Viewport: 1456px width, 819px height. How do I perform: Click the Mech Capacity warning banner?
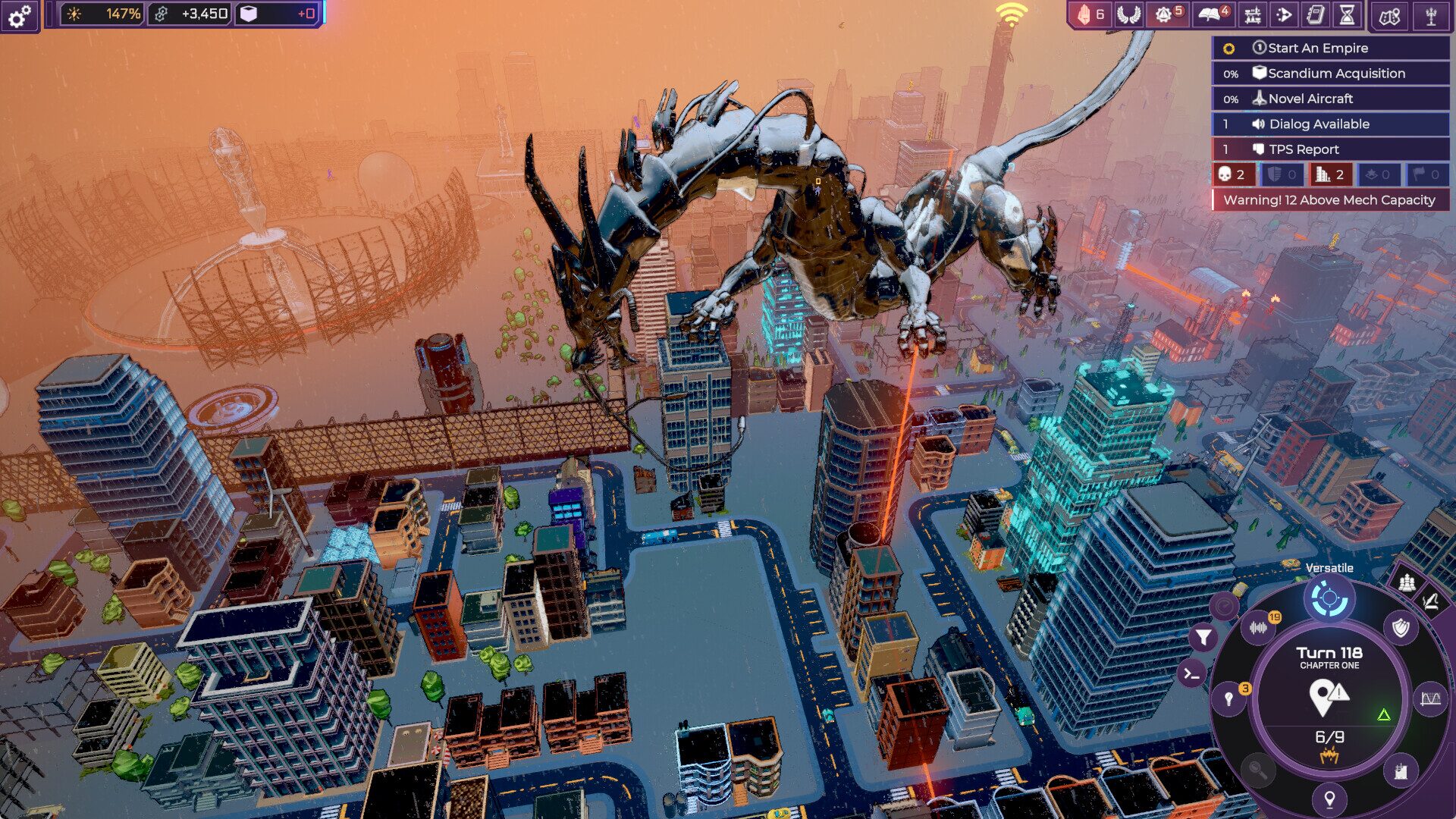1330,200
